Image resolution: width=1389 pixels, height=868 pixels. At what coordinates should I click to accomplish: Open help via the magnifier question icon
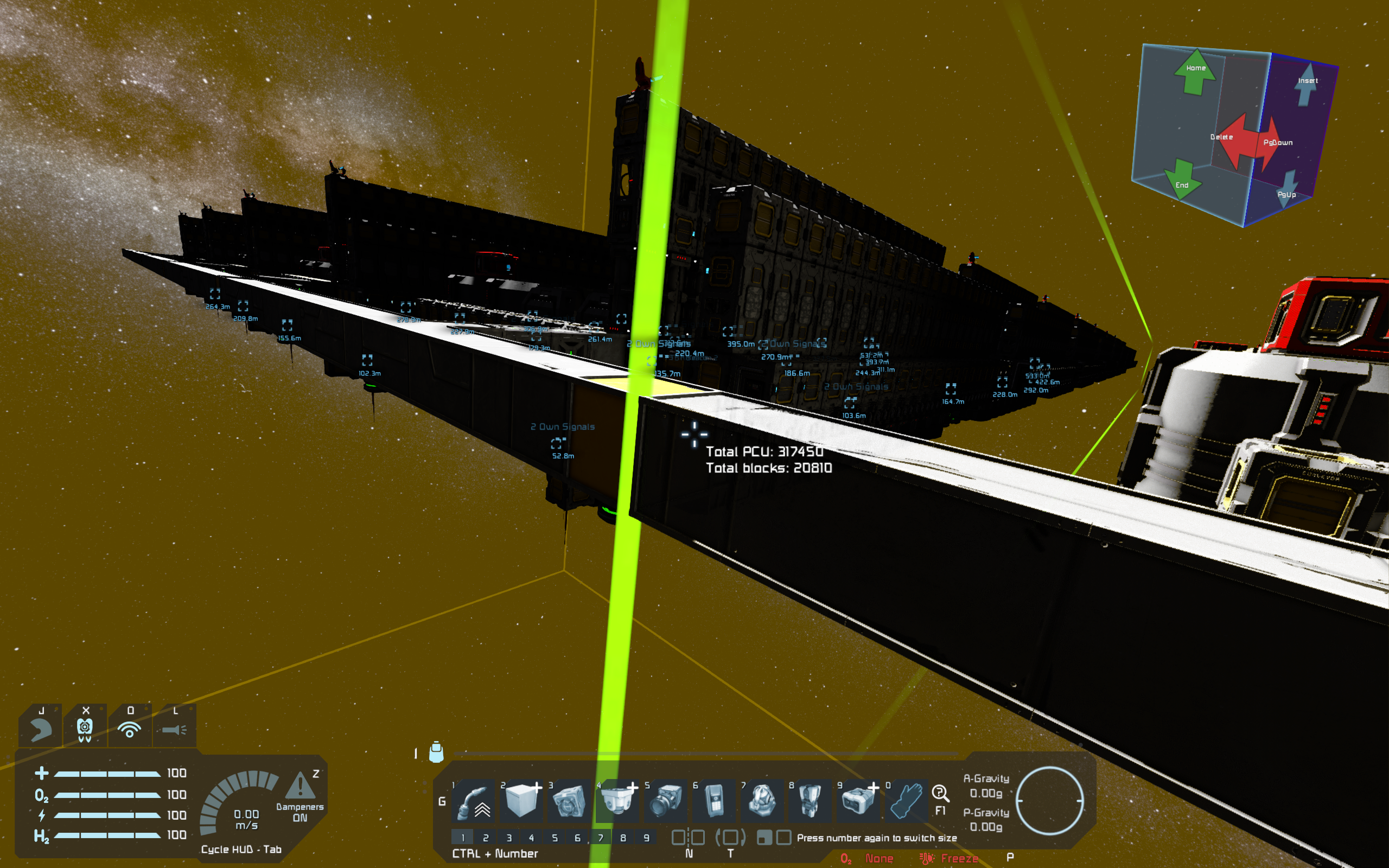pos(940,795)
